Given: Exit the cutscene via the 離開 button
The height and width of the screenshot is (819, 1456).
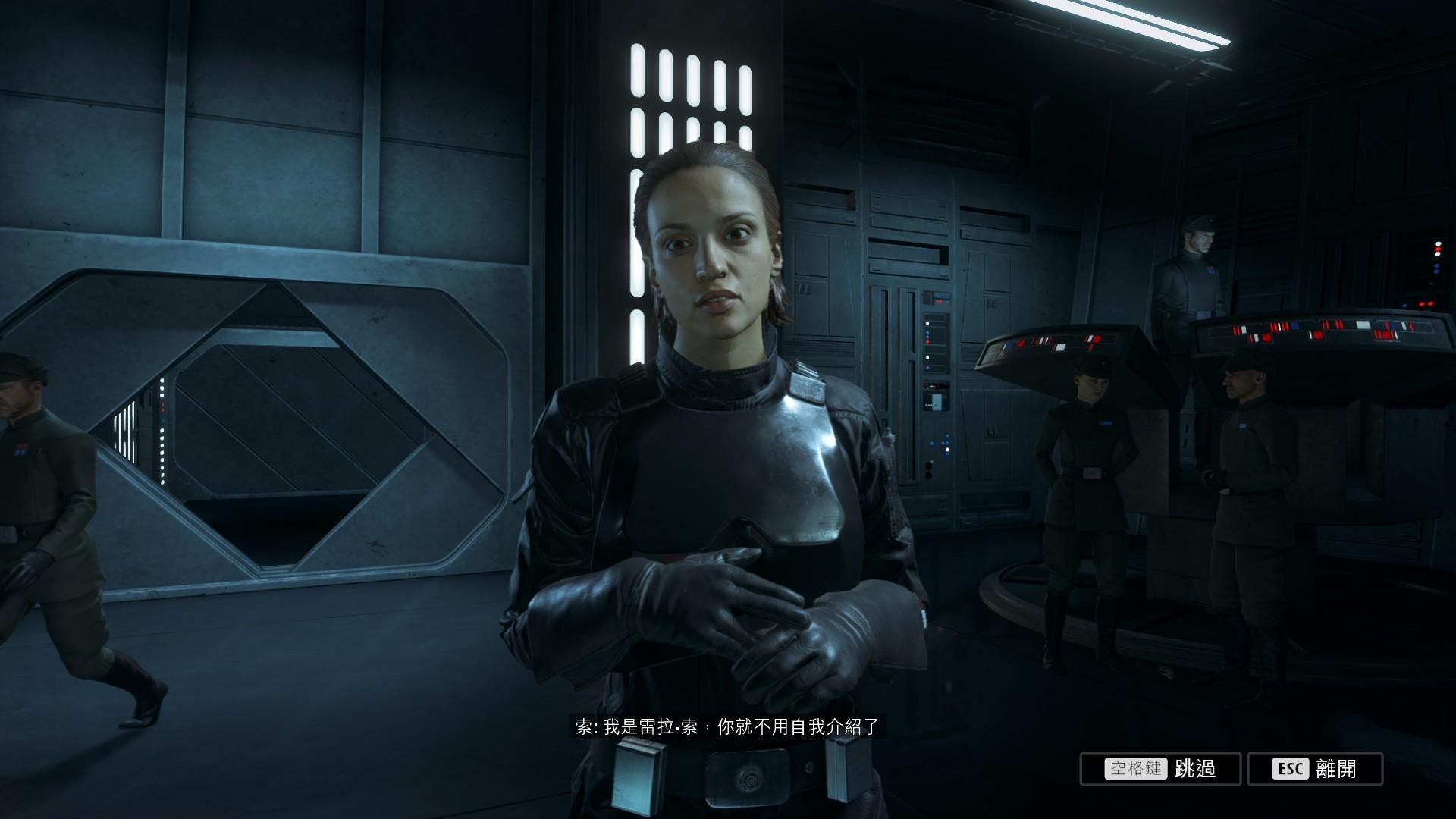Looking at the screenshot, I should 1314,769.
